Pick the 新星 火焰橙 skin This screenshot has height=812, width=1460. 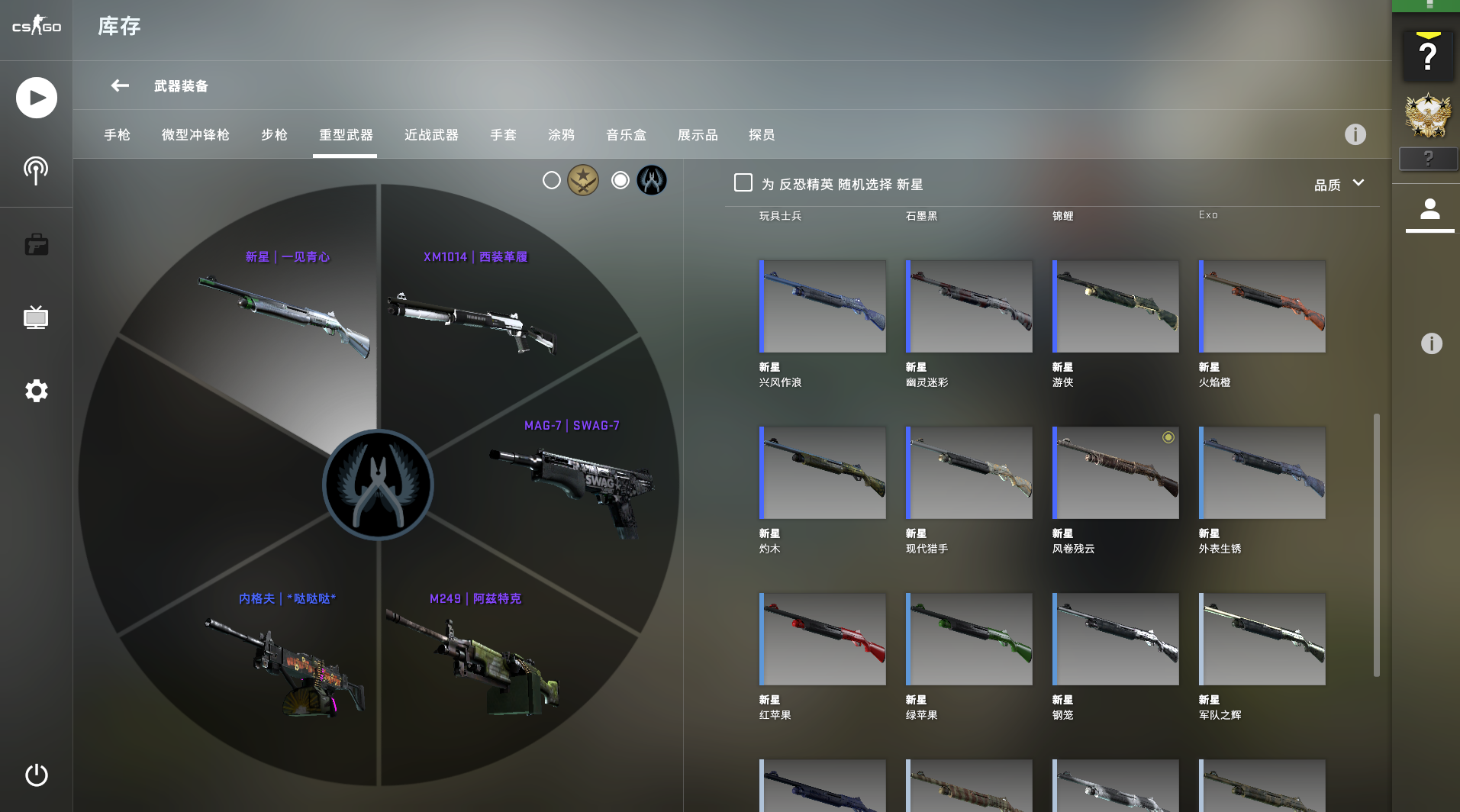point(1262,307)
